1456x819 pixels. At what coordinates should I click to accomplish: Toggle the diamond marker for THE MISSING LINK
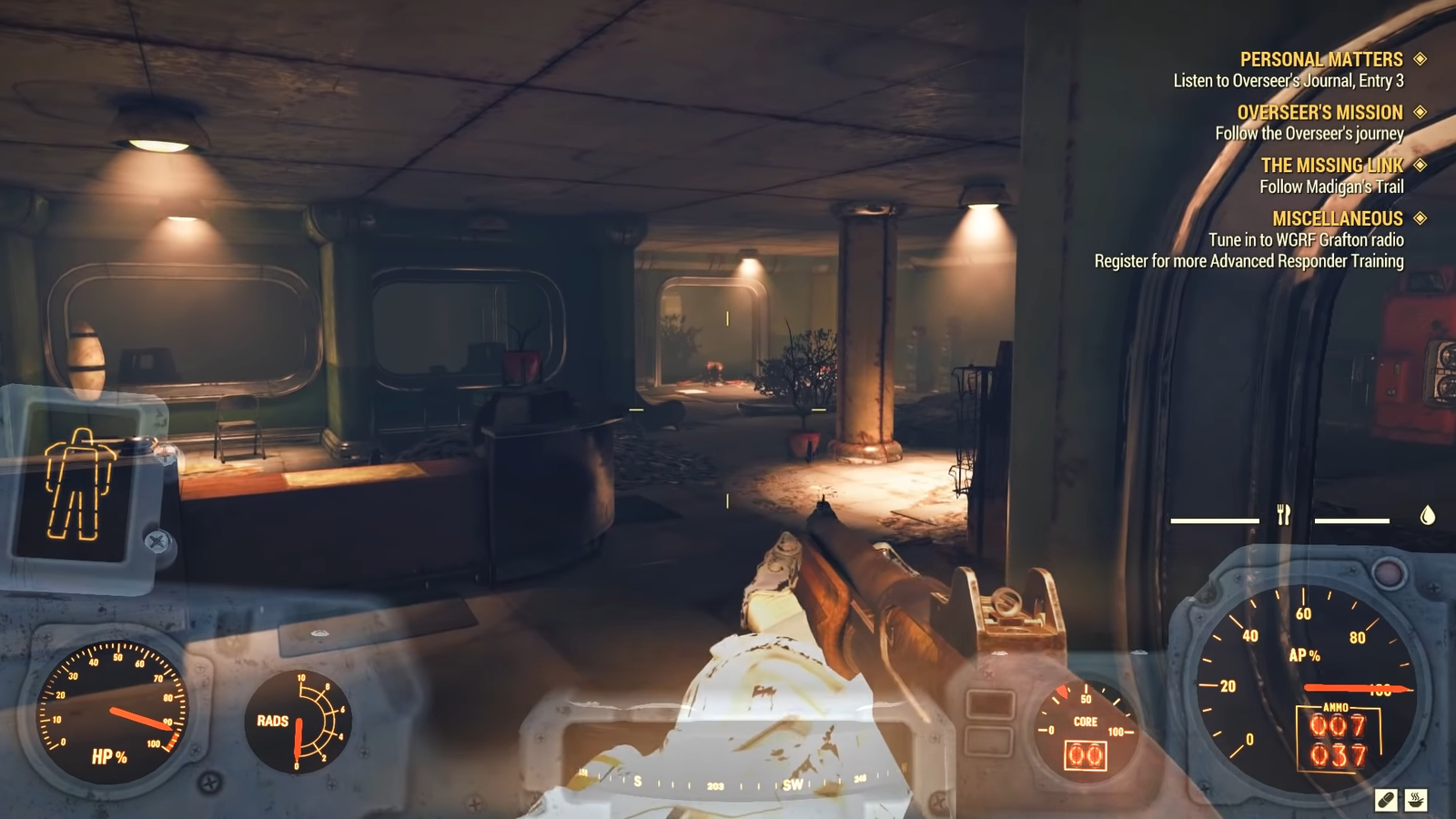click(x=1418, y=166)
